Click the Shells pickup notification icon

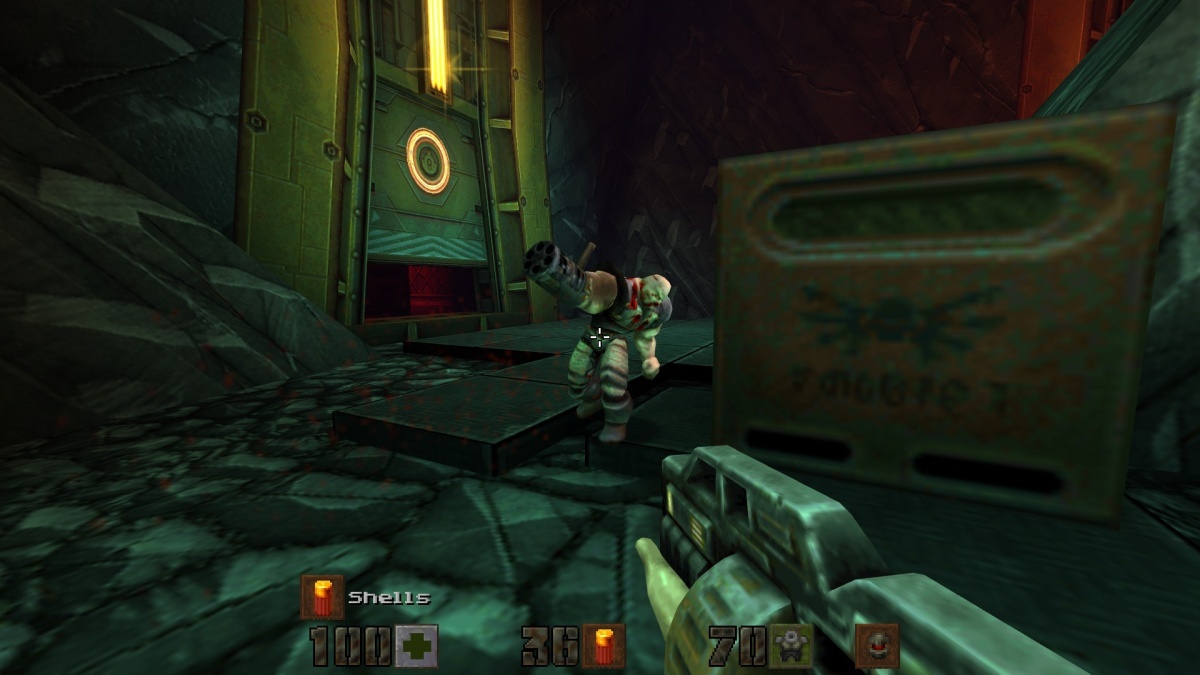[322, 597]
